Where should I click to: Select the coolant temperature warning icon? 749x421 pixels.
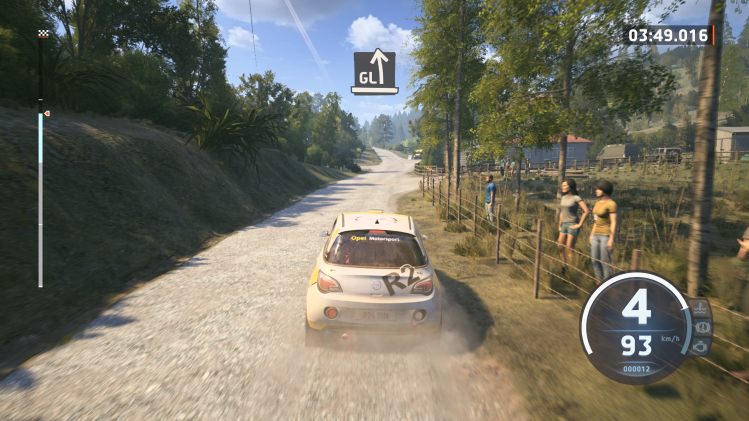tap(701, 308)
